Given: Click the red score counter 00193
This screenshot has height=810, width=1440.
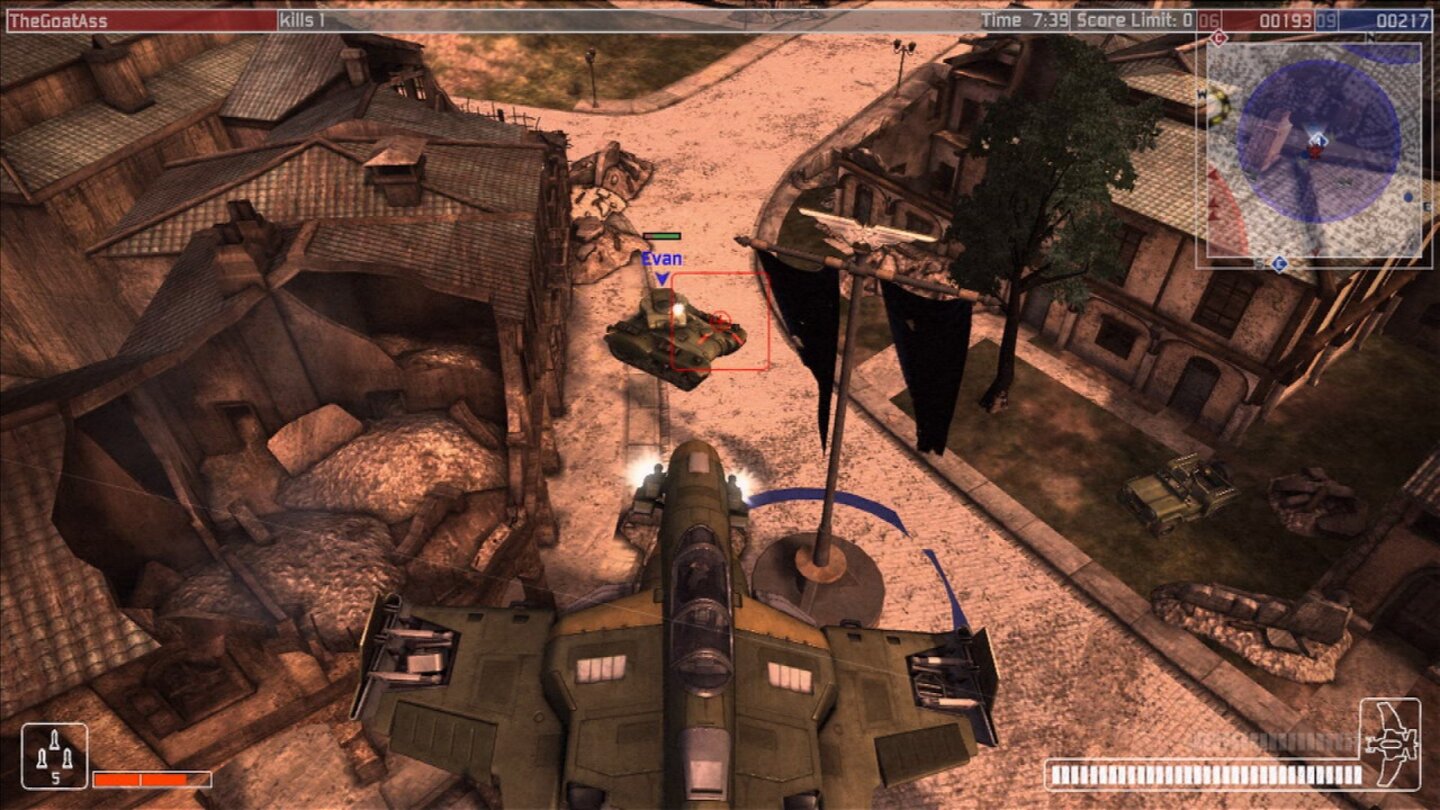Looking at the screenshot, I should point(1286,18).
